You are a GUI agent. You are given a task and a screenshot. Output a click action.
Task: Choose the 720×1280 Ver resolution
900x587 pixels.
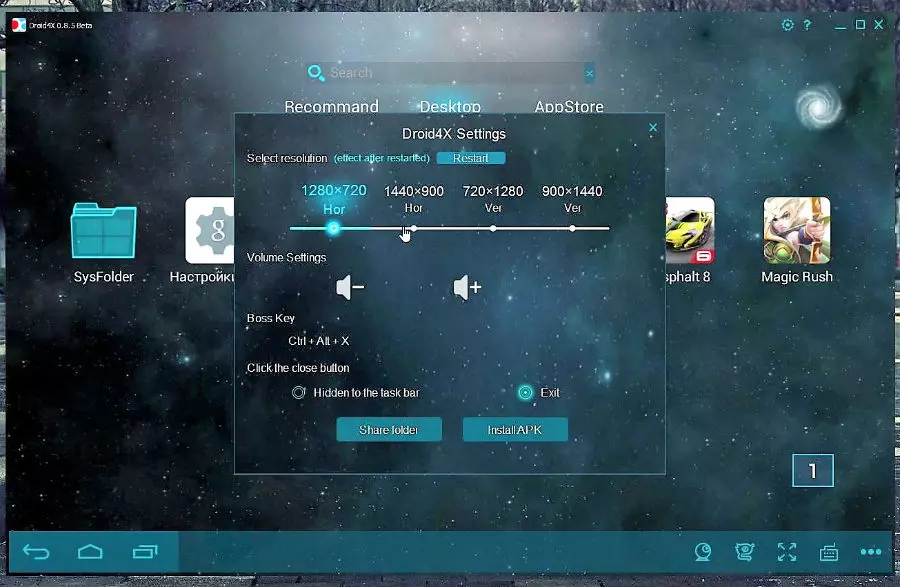493,228
